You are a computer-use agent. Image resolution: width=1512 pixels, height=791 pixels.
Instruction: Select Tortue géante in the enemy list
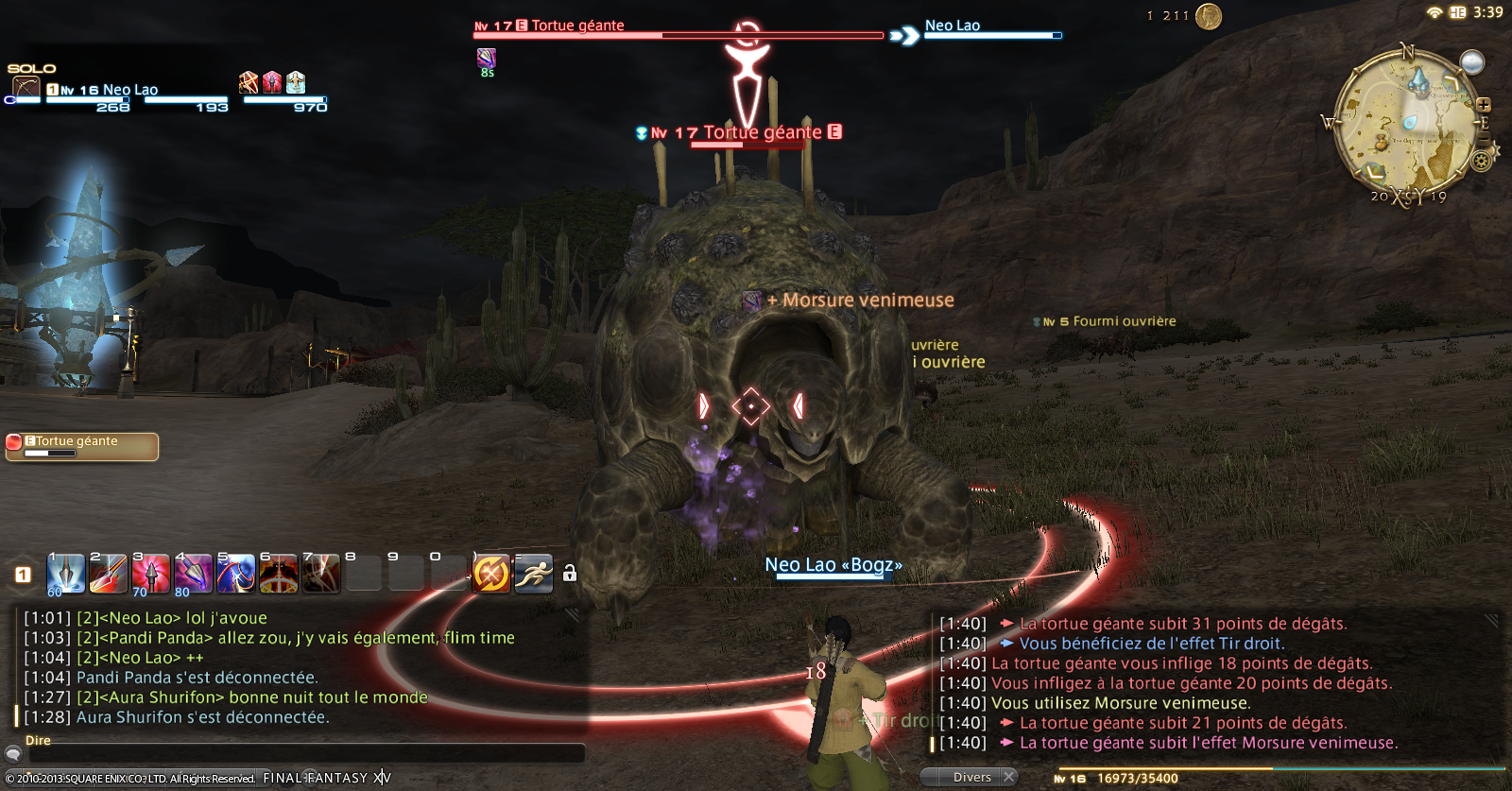pyautogui.click(x=82, y=446)
